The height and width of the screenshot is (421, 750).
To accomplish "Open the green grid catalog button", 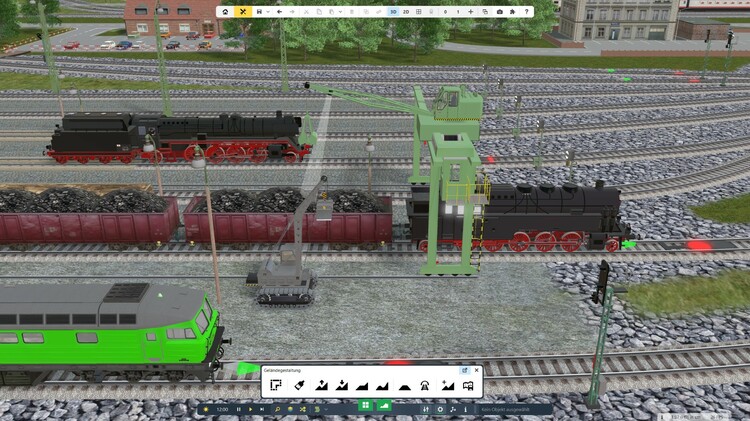I will pyautogui.click(x=365, y=405).
